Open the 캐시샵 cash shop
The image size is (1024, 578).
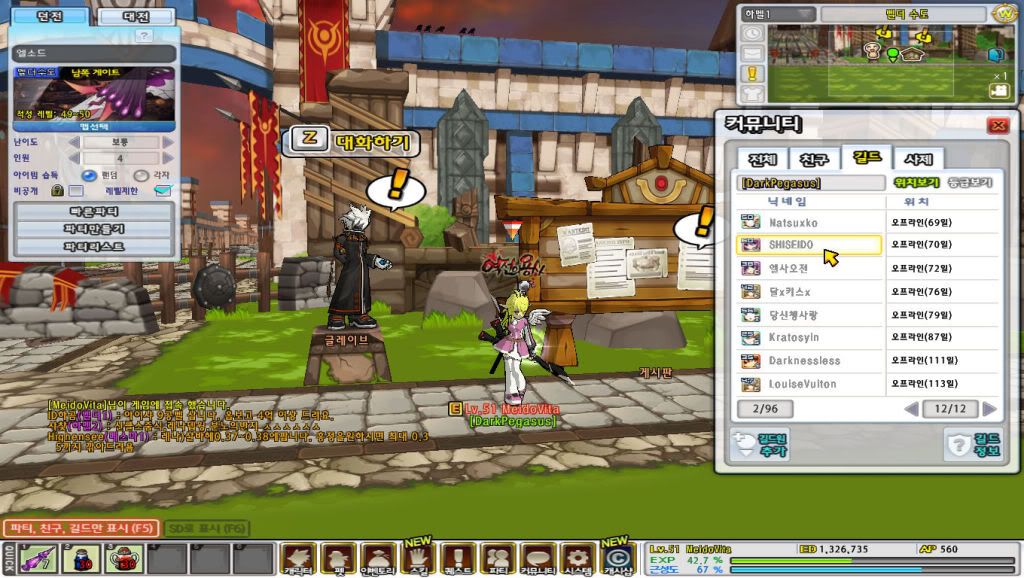tap(619, 558)
